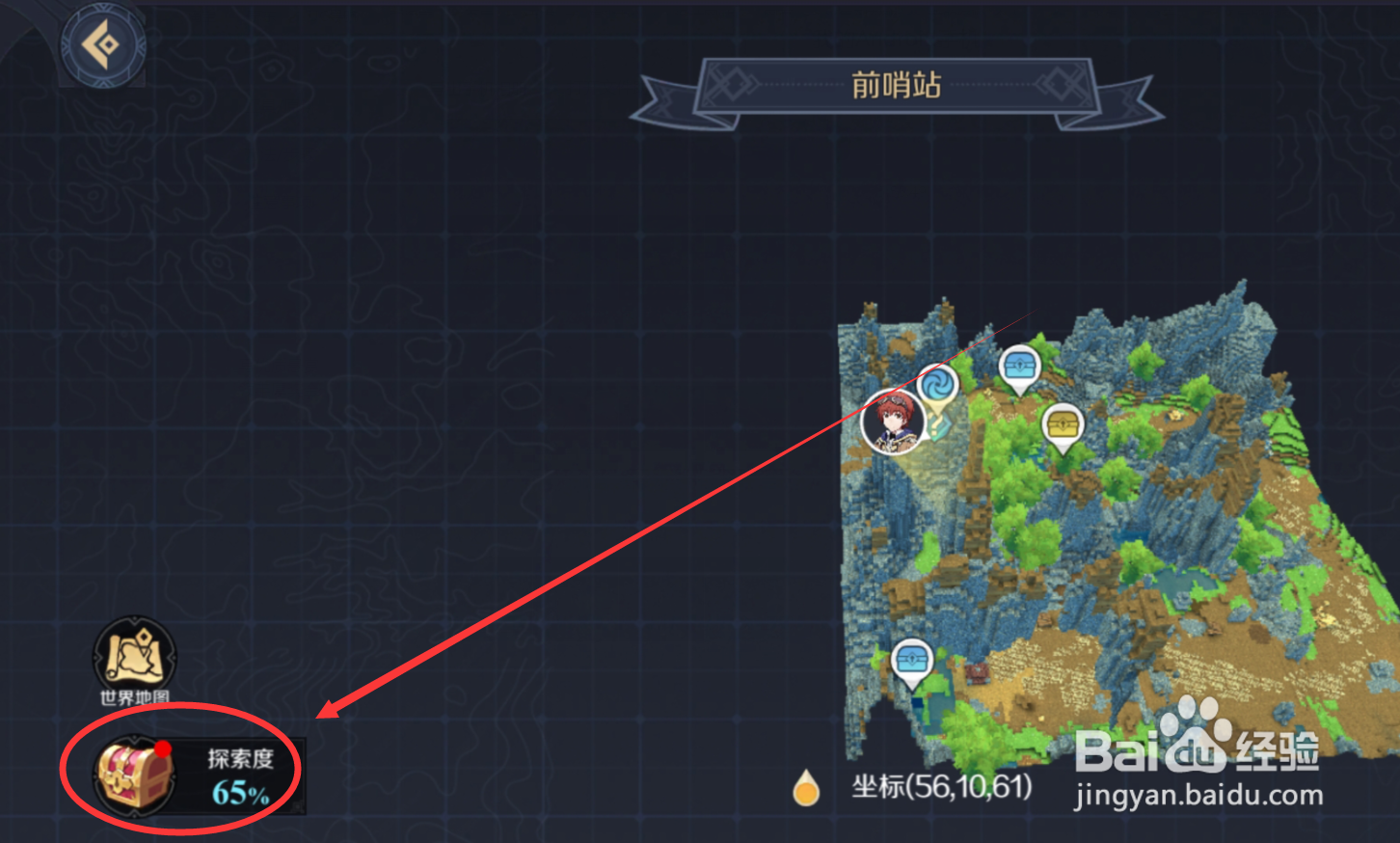Click the blue wind swirl waypoint marker
The width and height of the screenshot is (1400, 843).
click(936, 385)
